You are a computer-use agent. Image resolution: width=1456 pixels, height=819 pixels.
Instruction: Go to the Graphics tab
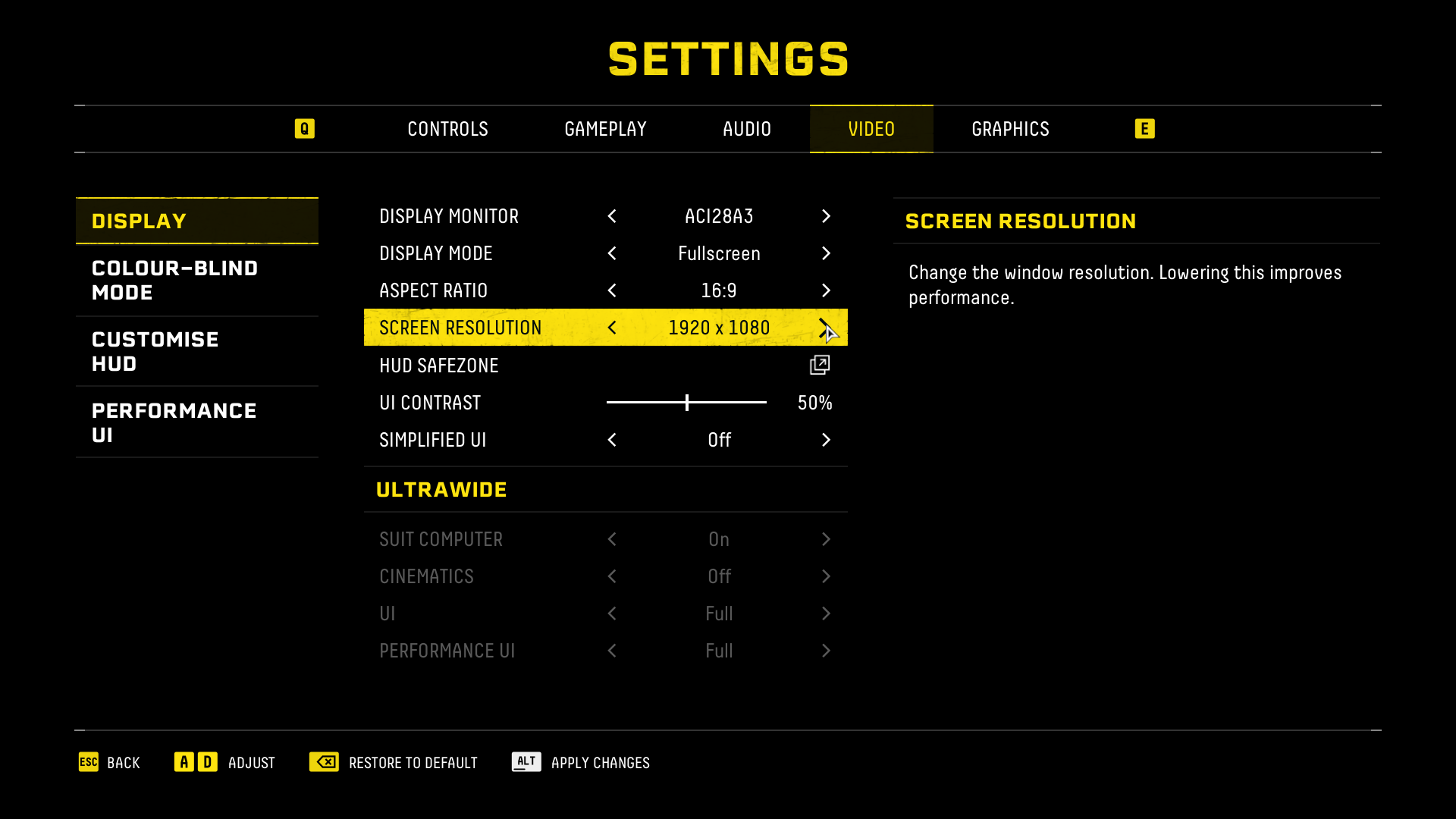pyautogui.click(x=1010, y=129)
